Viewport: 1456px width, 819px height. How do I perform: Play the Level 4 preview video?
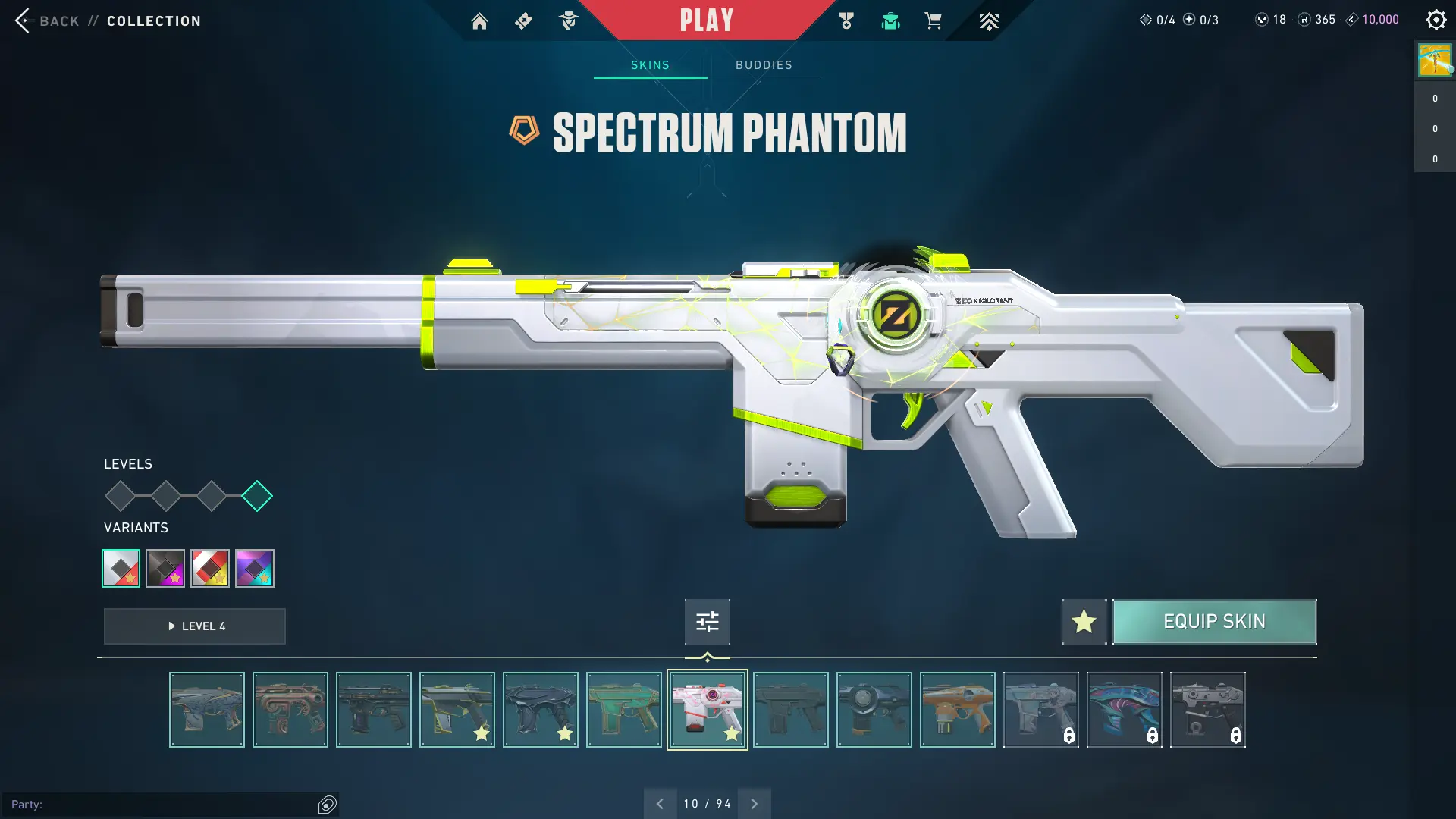point(195,626)
